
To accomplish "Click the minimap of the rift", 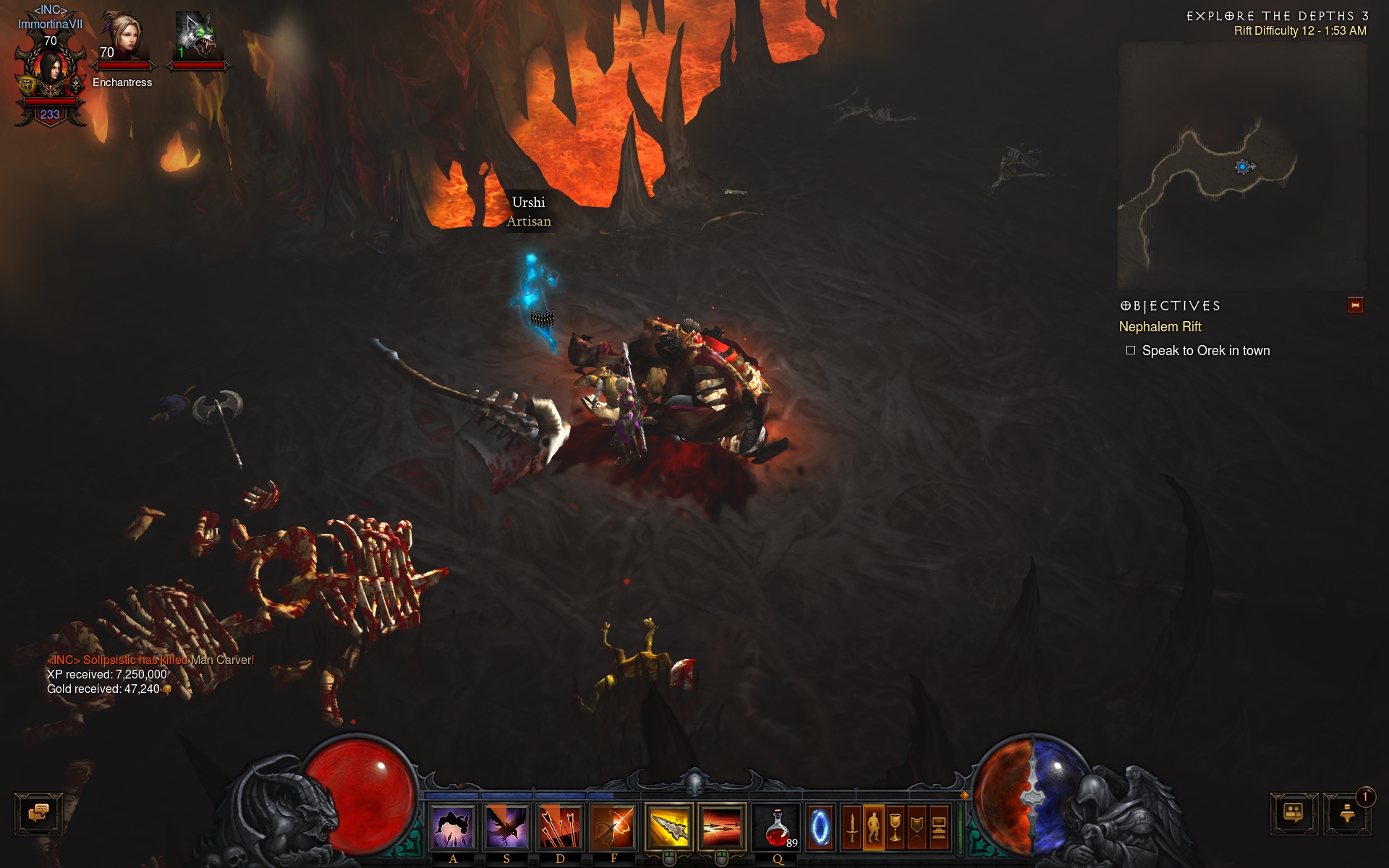I will [1241, 166].
